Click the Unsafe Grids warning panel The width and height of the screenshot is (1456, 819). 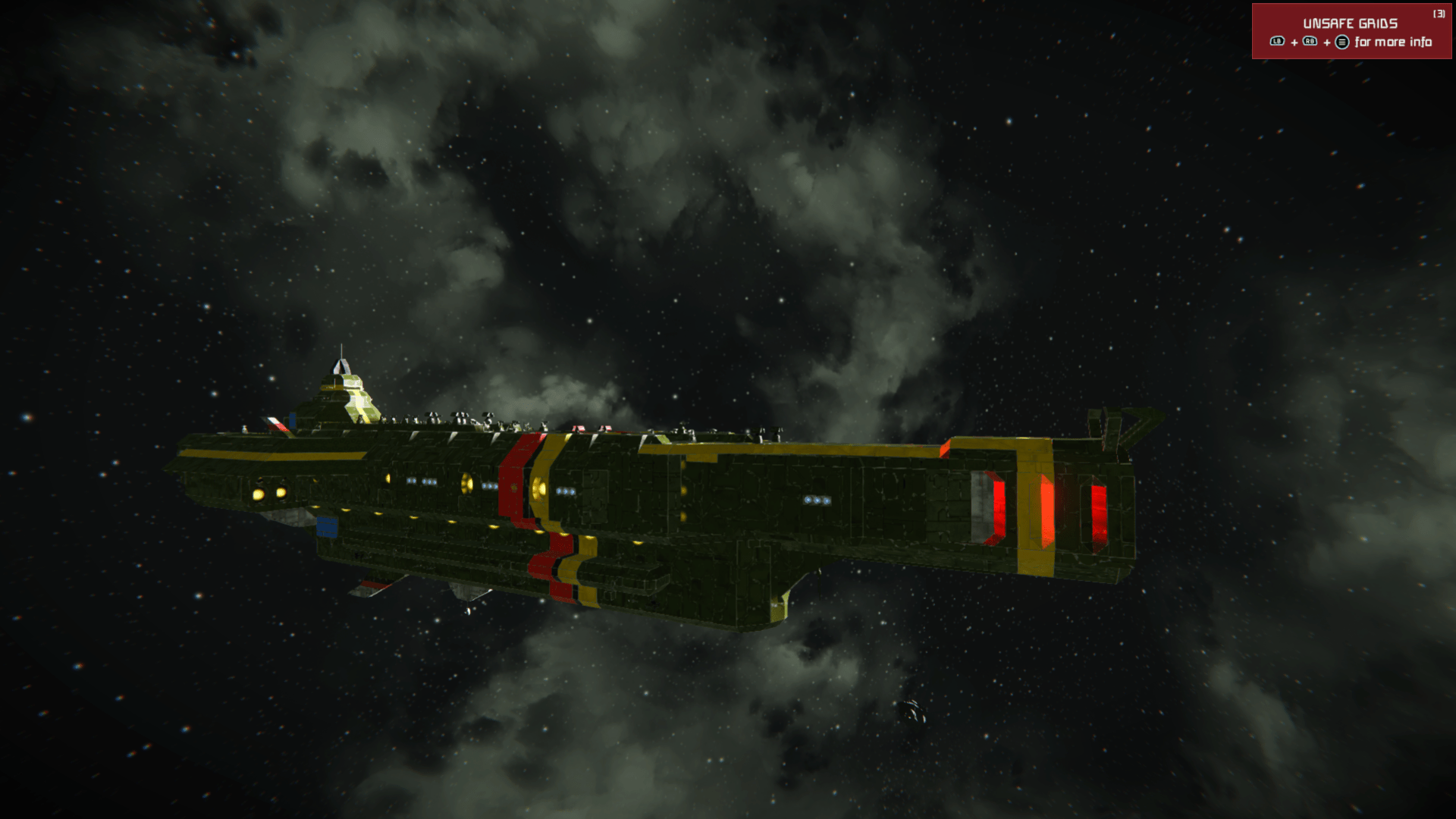pyautogui.click(x=1352, y=32)
